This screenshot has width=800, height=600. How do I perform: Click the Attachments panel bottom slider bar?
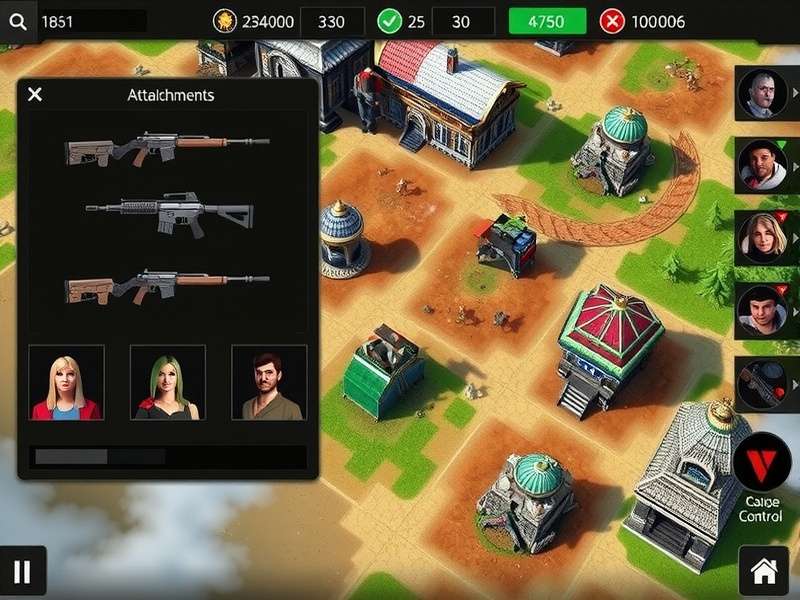point(167,457)
